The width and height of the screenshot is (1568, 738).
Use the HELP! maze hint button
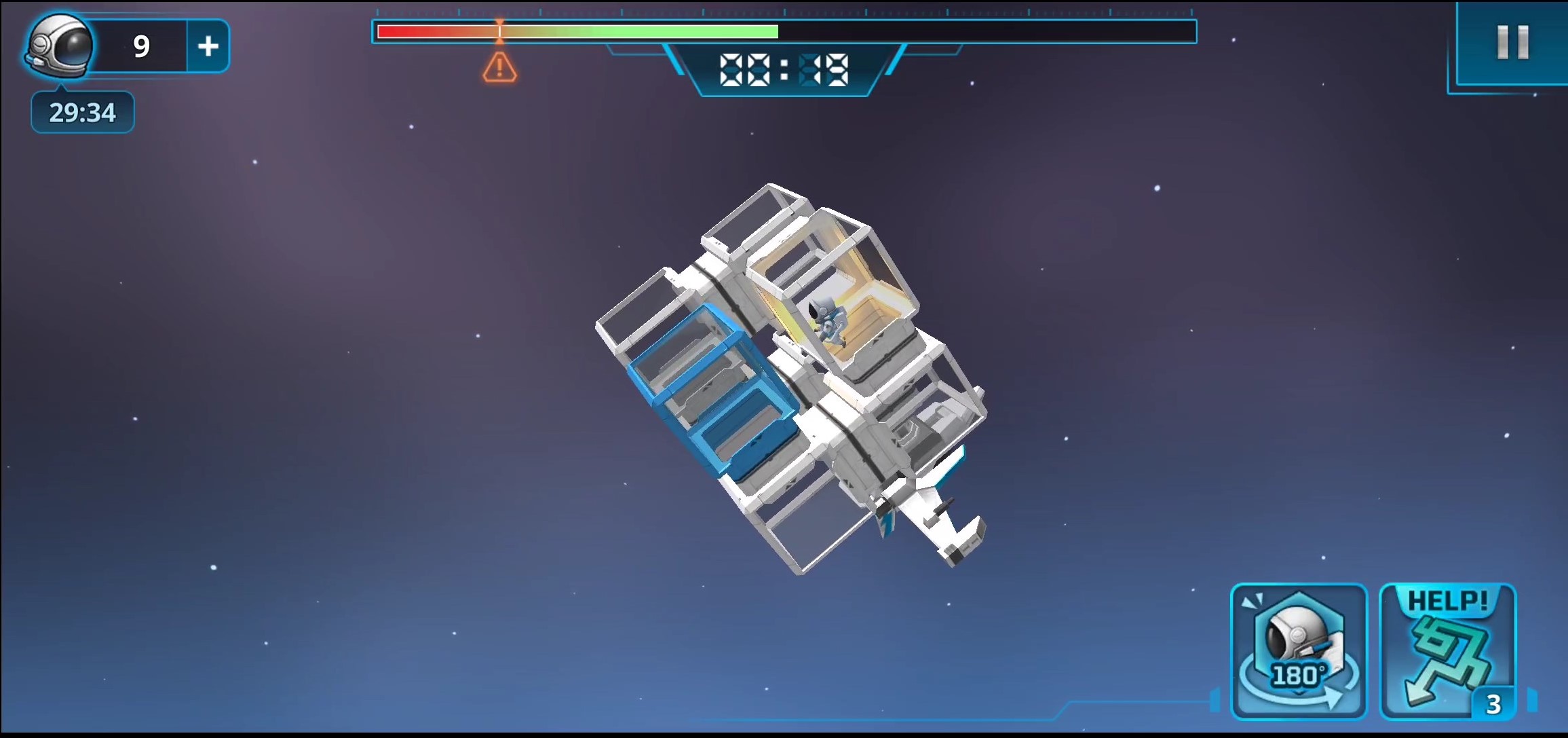(1447, 650)
